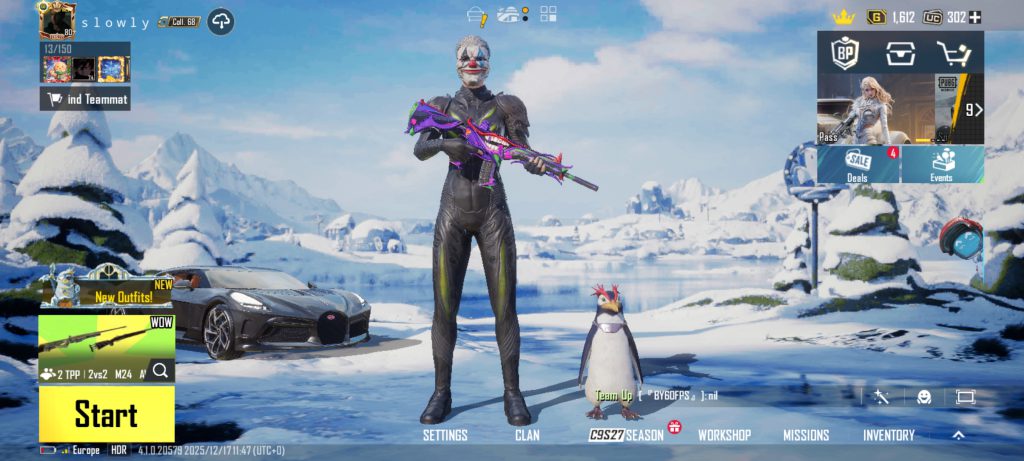1024x461 pixels.
Task: Click the cloud download icon
Action: tap(221, 22)
